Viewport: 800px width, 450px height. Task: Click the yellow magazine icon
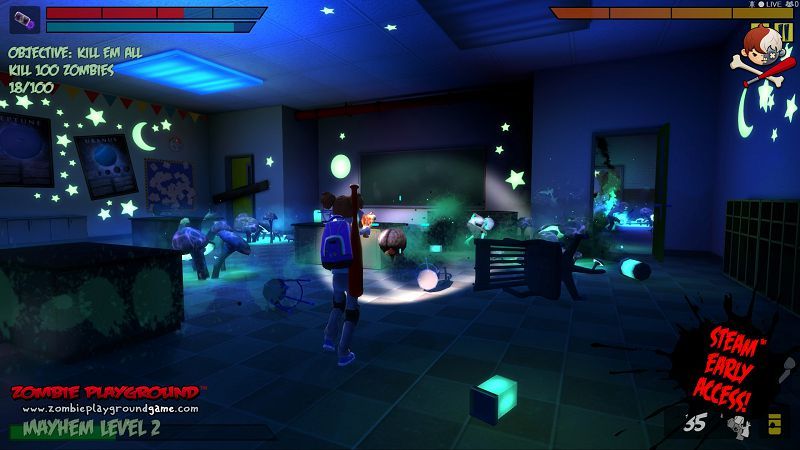coord(773,424)
